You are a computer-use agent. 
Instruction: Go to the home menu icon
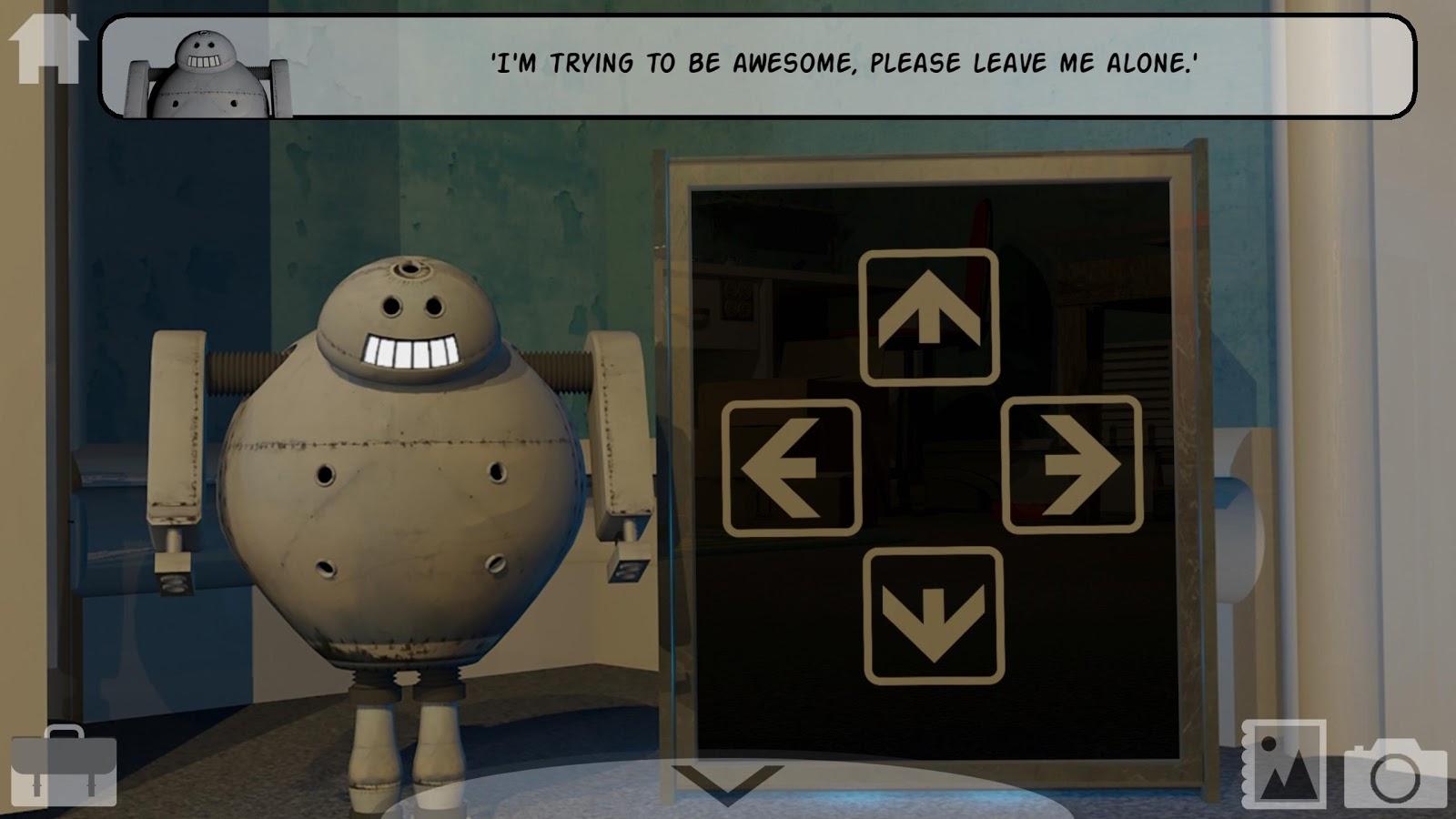tap(47, 49)
